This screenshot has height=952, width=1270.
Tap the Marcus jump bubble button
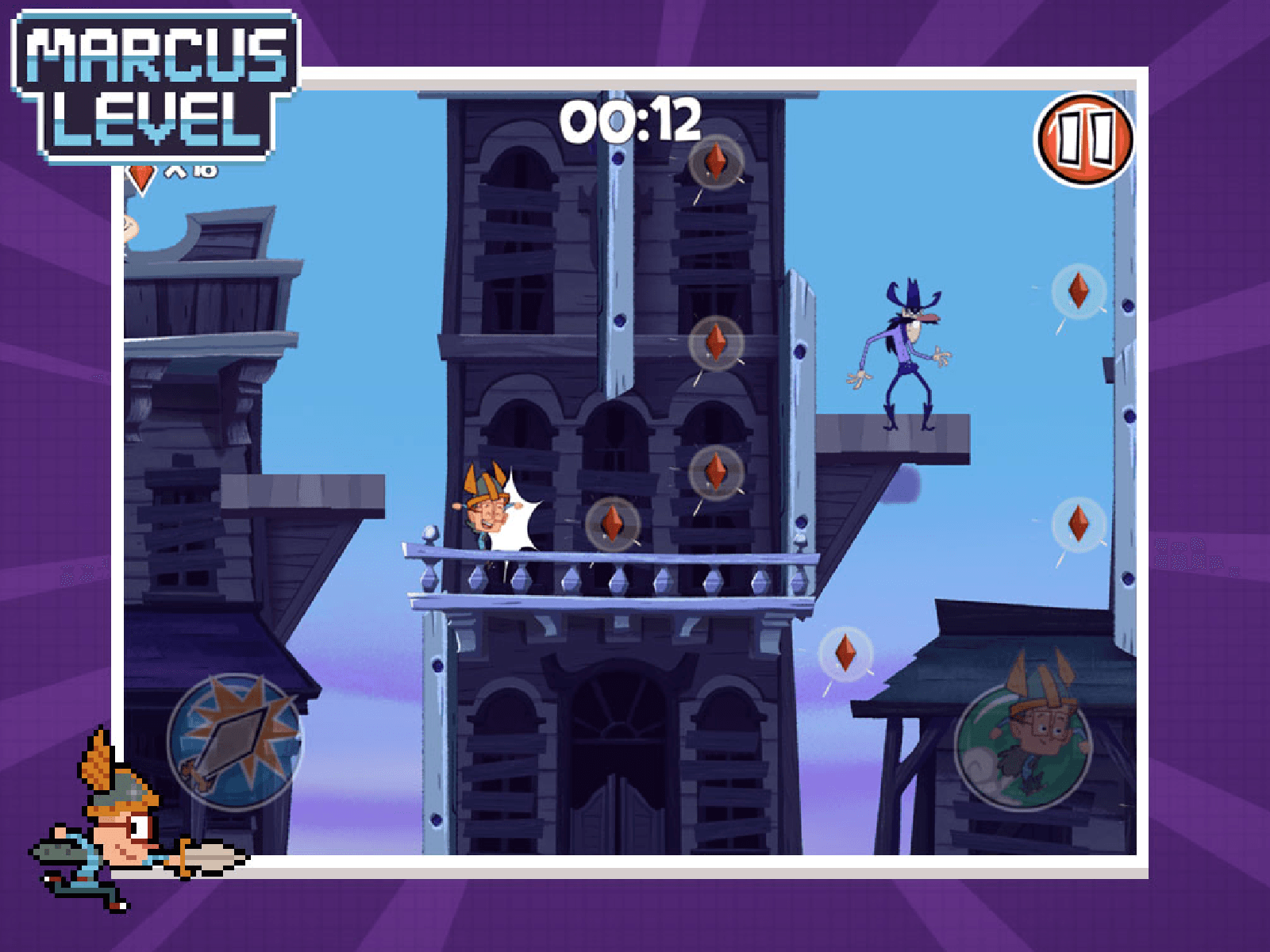[x=1022, y=744]
